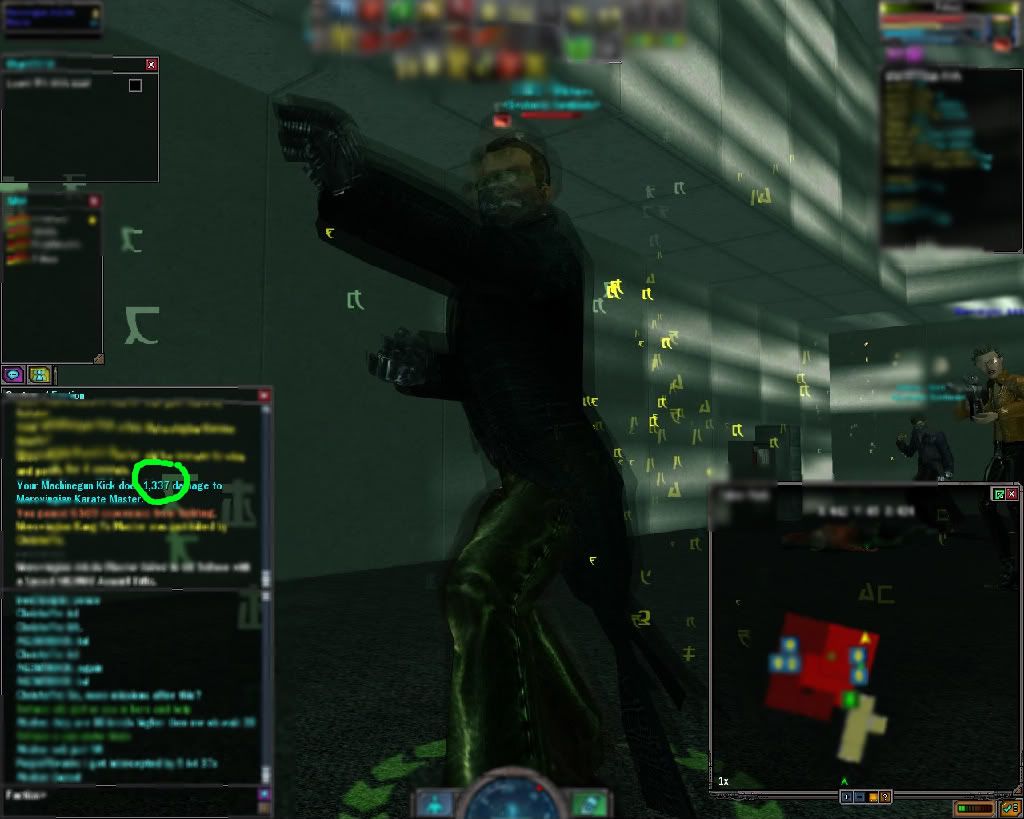Screen dimensions: 1024x819
Task: Close the team list panel
Action: click(92, 200)
